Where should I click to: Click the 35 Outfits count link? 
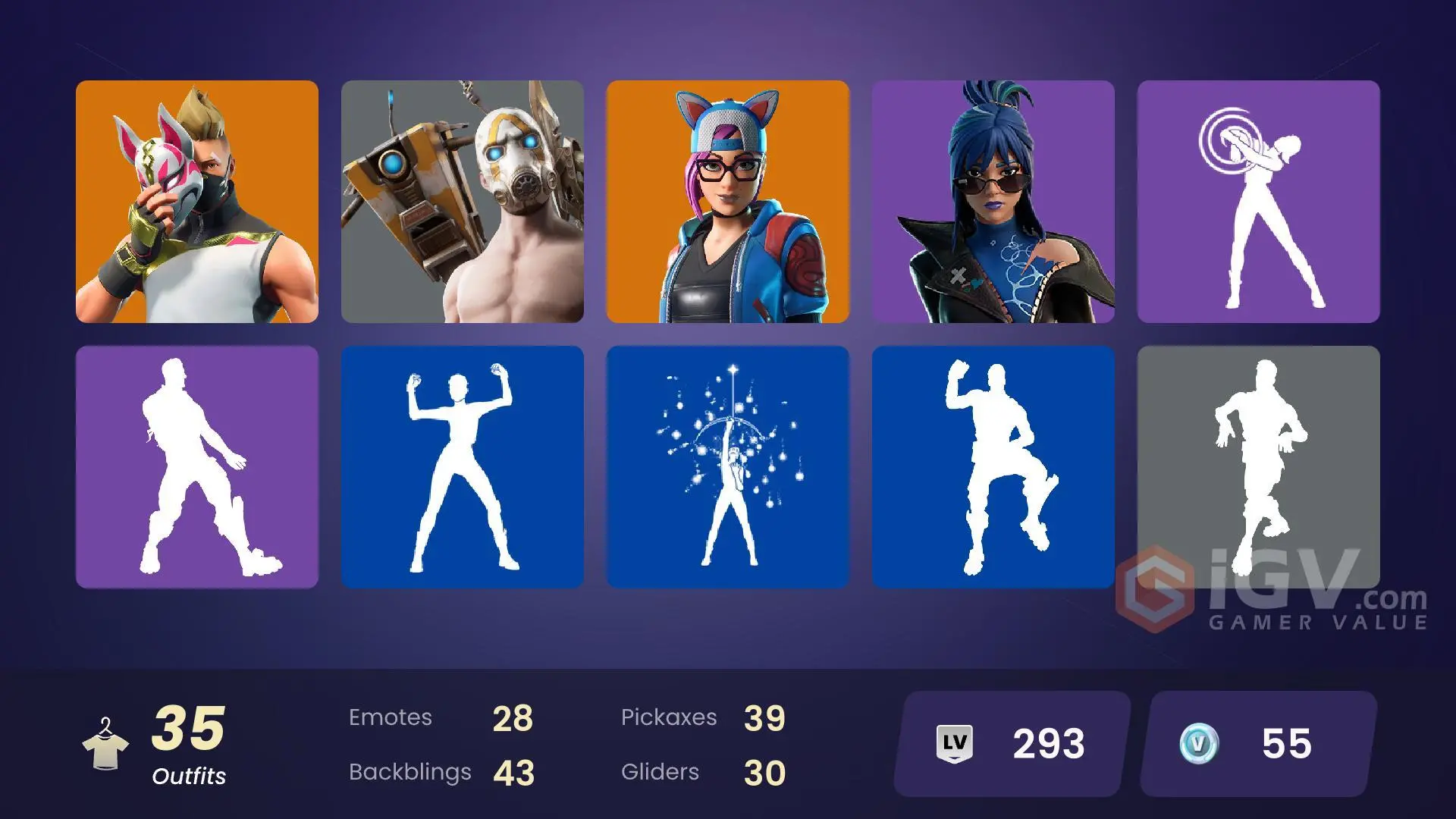pos(189,728)
